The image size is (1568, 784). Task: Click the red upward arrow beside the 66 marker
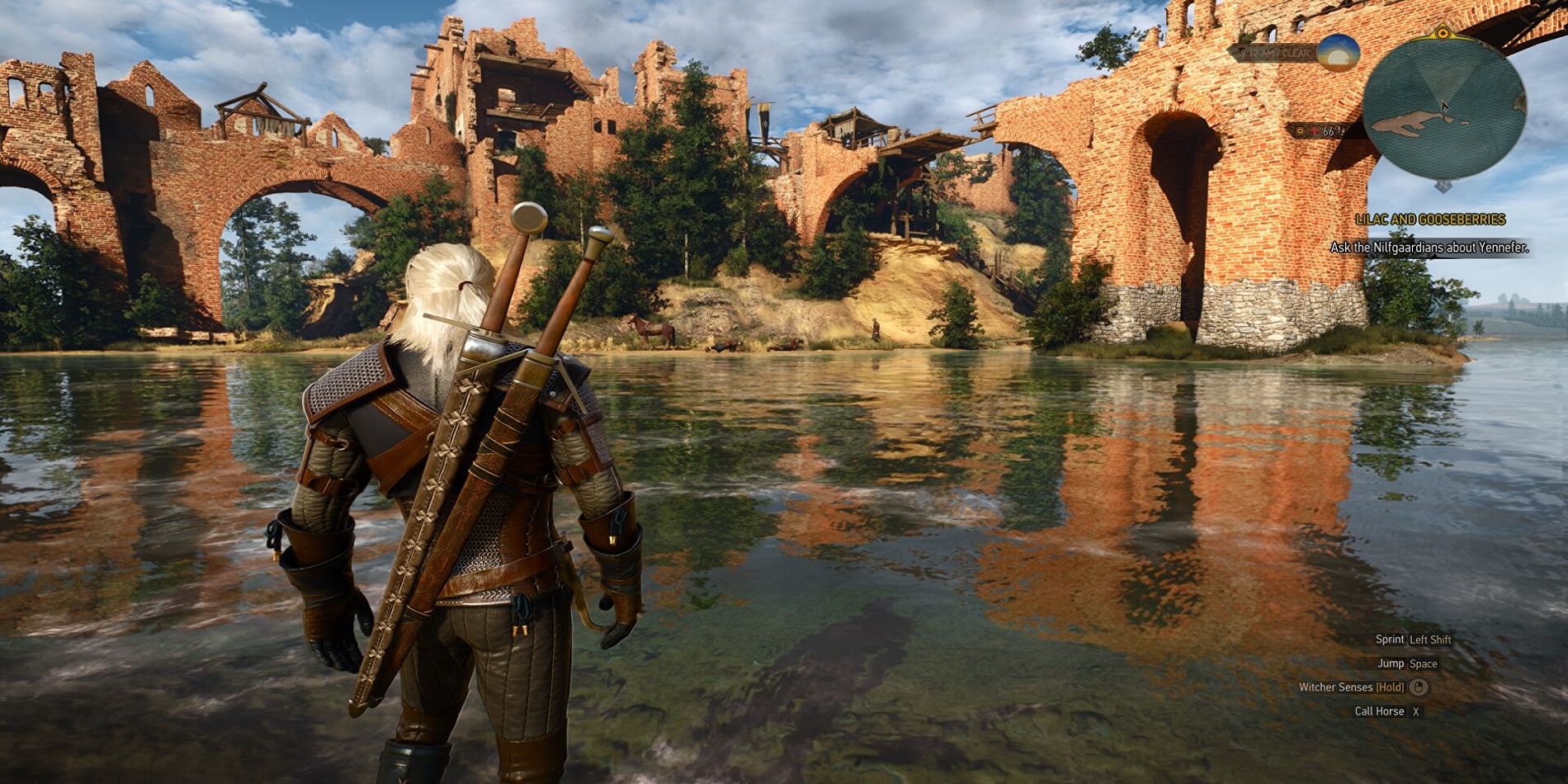pos(1314,130)
